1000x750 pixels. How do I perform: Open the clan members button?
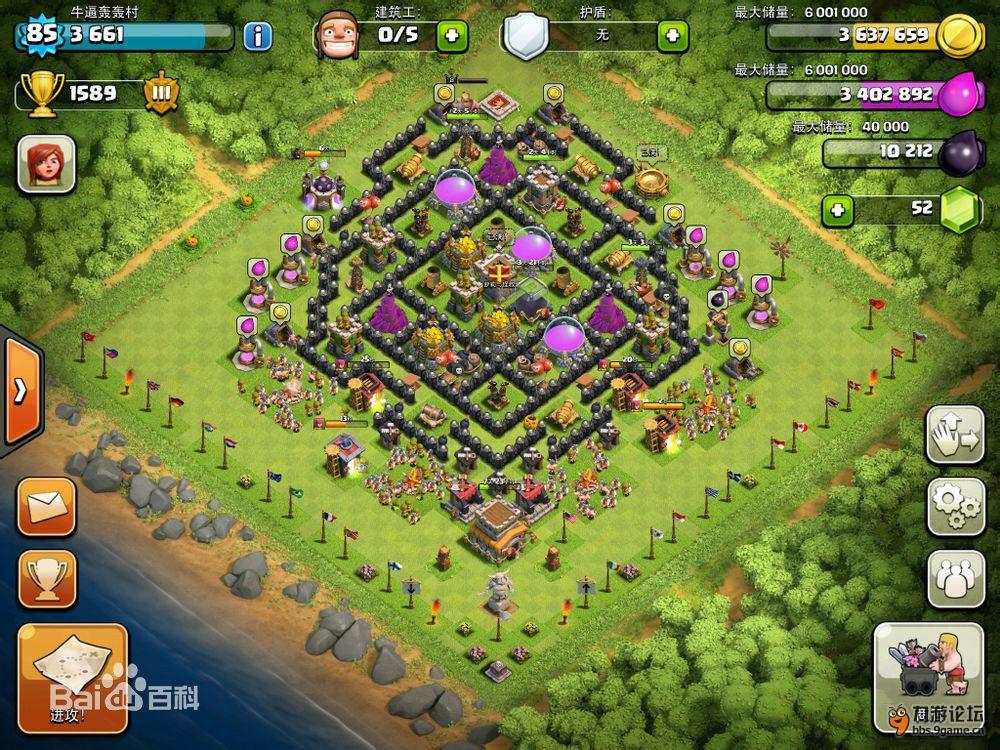956,577
